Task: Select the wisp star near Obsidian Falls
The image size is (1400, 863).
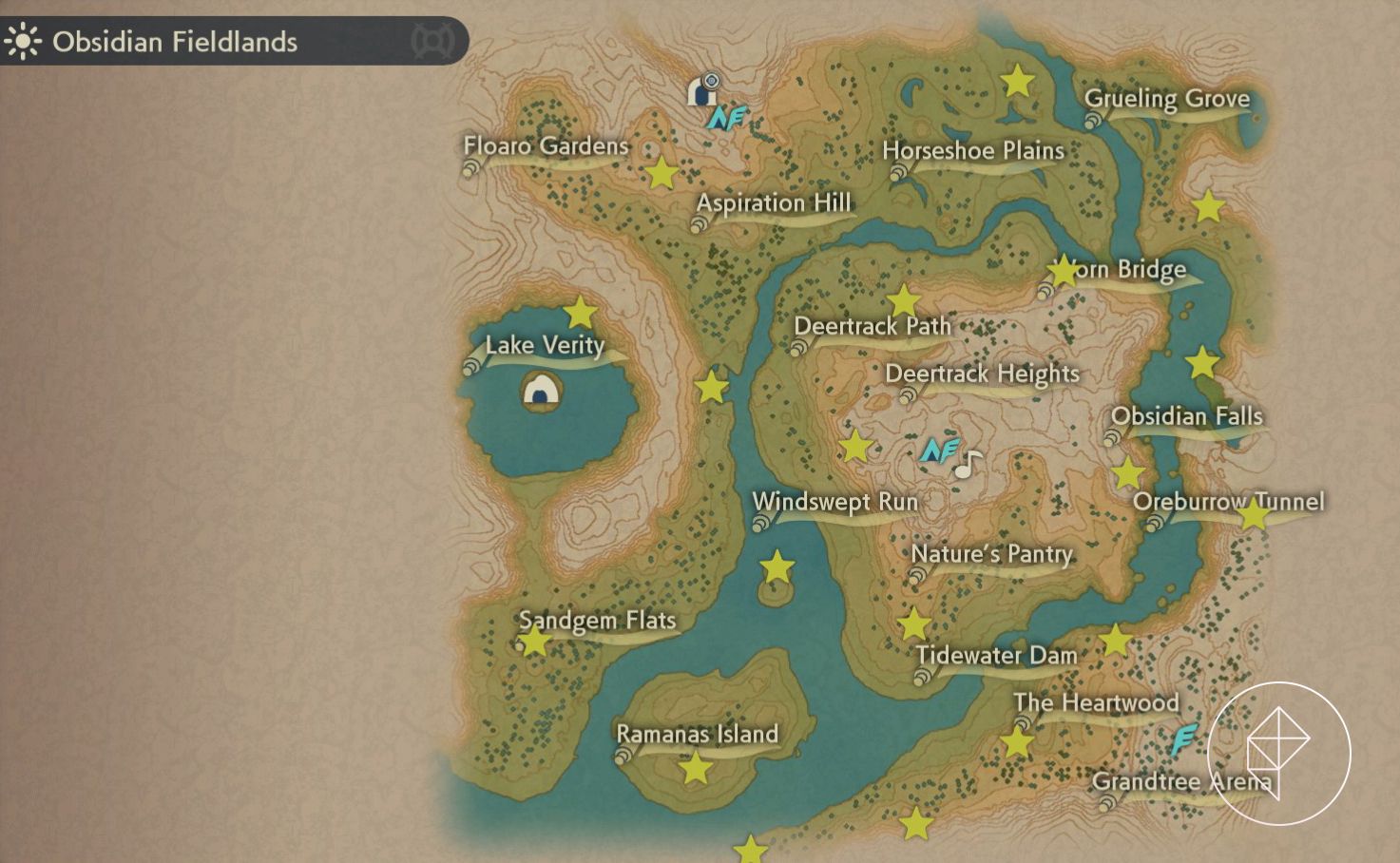Action: pos(1203,362)
